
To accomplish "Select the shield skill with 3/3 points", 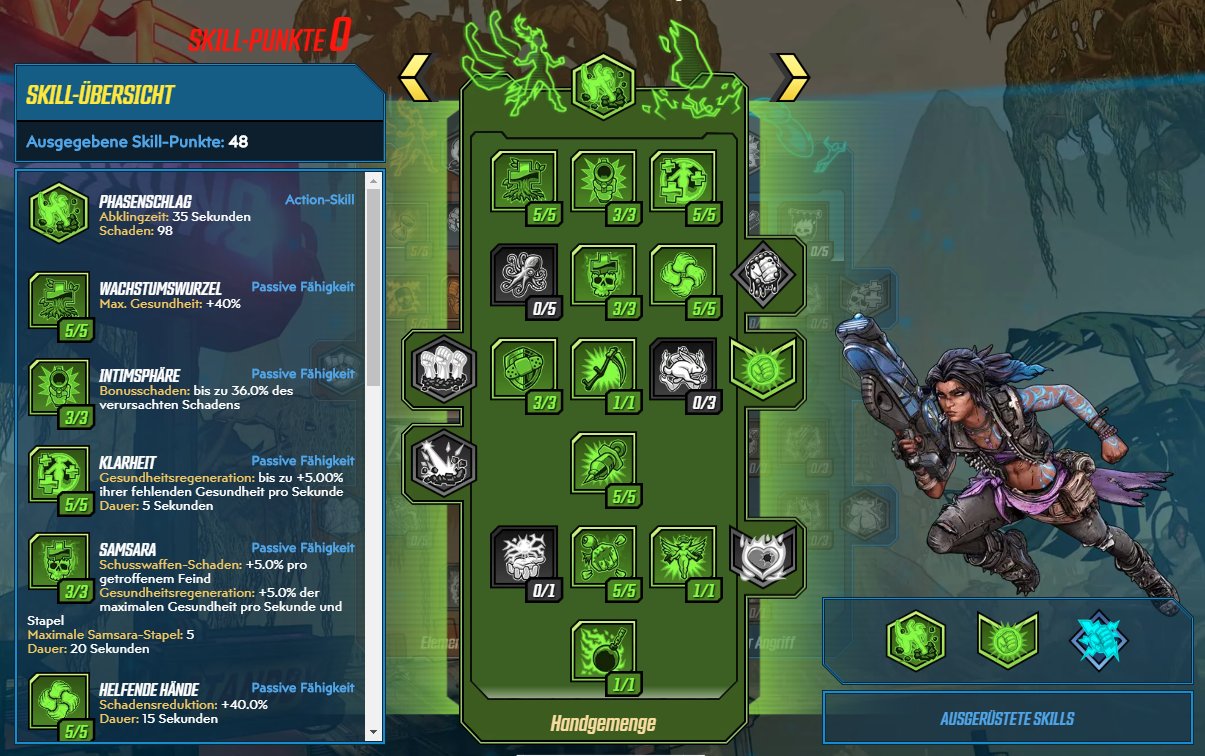I will (524, 369).
